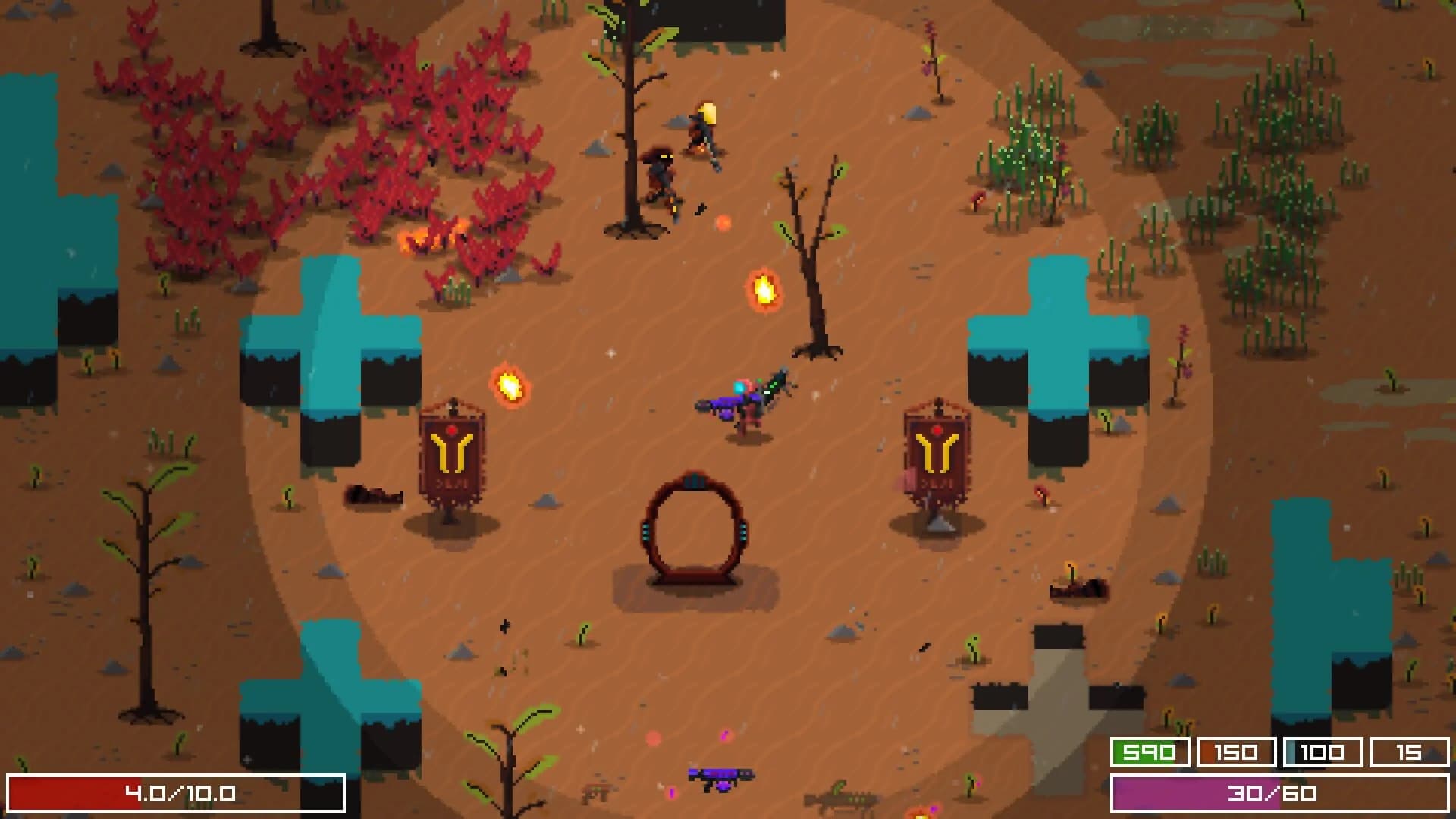The width and height of the screenshot is (1456, 819).
Task: Click the fireball above the dead tree
Action: coord(764,289)
